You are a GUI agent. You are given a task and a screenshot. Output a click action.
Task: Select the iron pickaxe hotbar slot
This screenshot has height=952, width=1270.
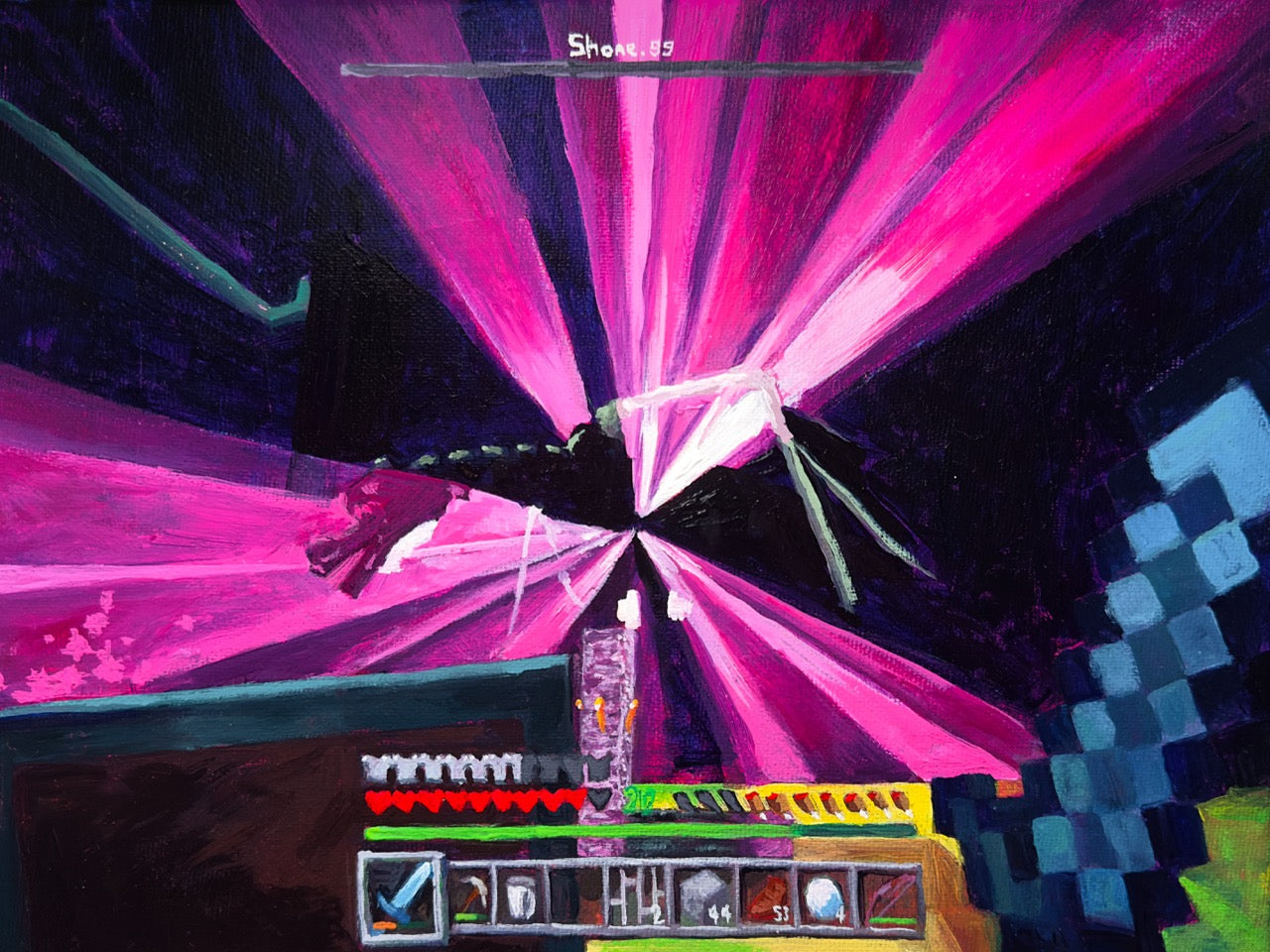468,895
